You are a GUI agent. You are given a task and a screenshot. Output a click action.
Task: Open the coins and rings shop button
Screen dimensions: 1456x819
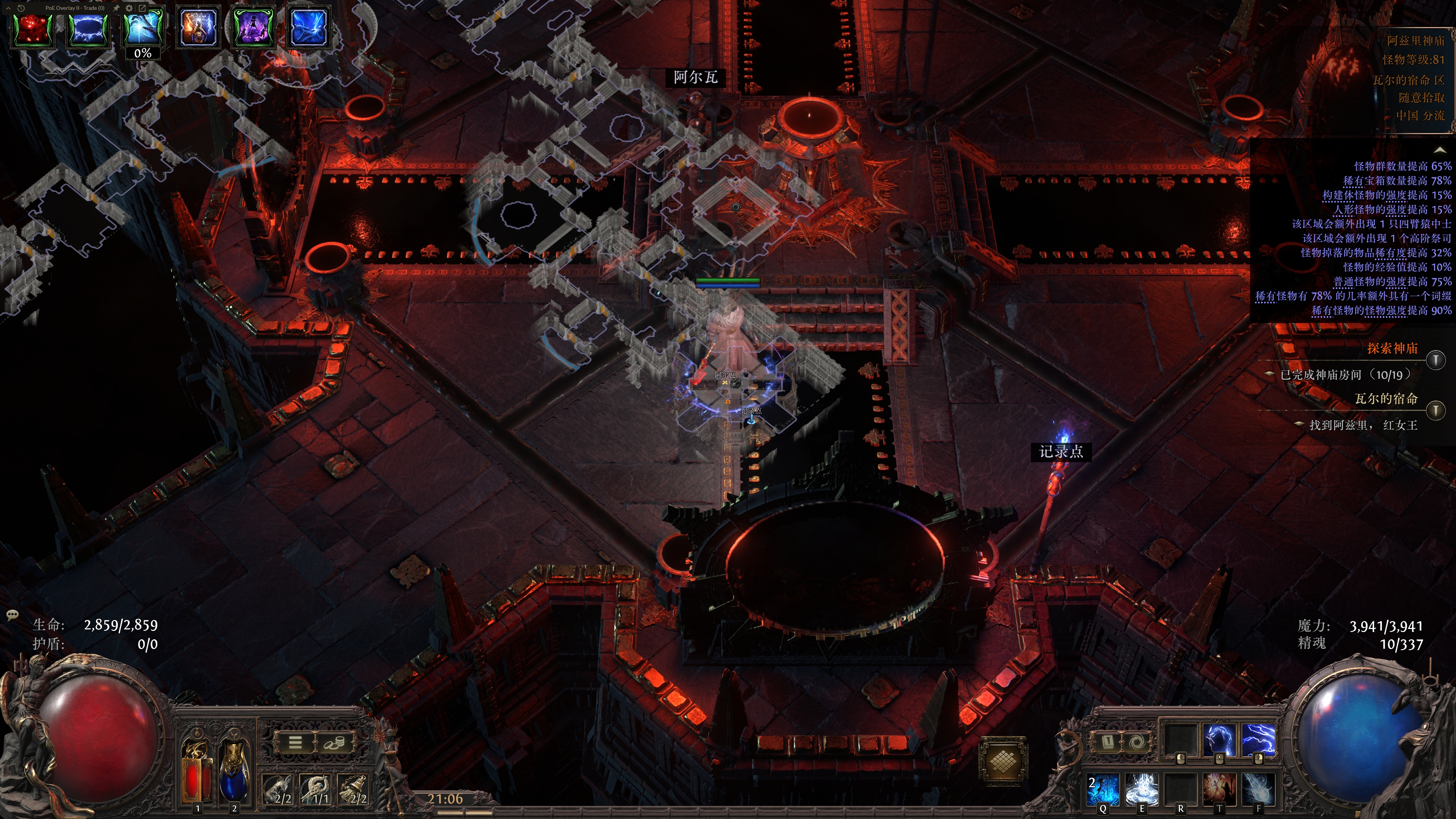334,742
